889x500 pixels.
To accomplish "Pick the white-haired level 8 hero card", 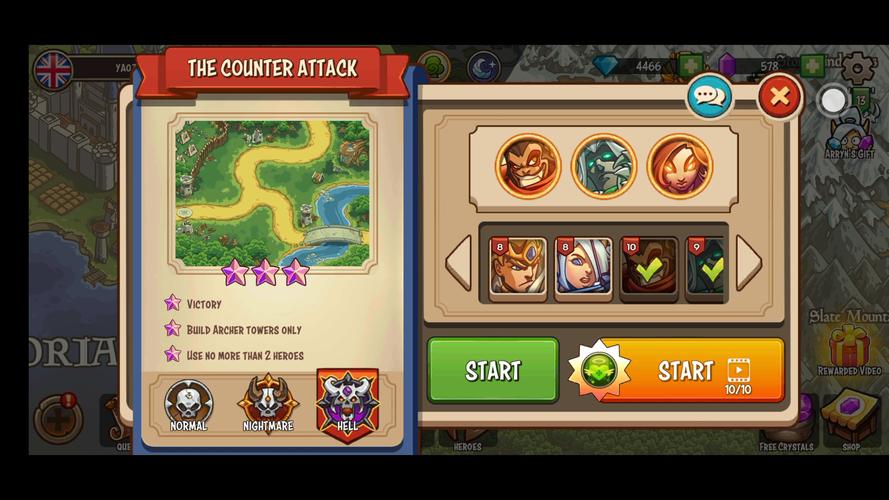I will 584,267.
